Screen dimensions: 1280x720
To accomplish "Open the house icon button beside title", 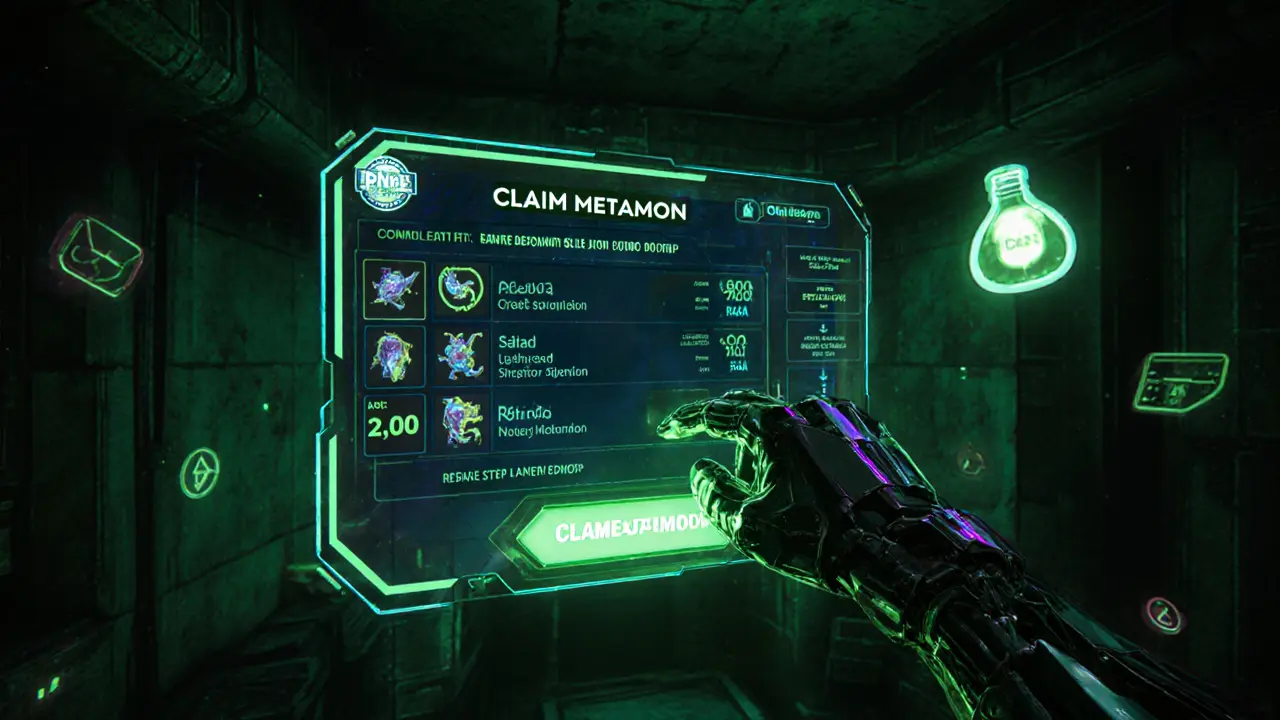I will point(748,211).
